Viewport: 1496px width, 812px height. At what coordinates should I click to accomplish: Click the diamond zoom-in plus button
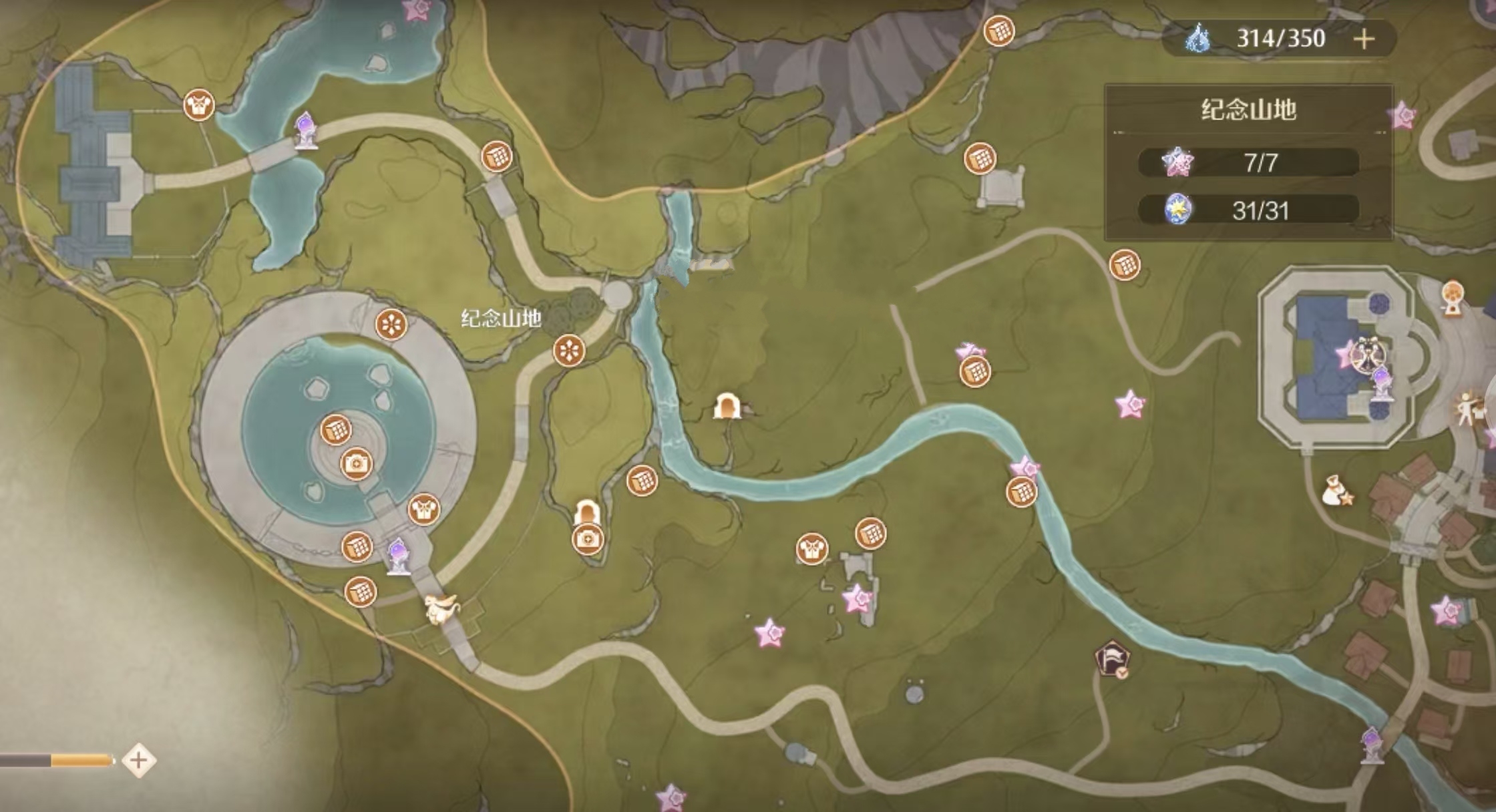click(139, 760)
